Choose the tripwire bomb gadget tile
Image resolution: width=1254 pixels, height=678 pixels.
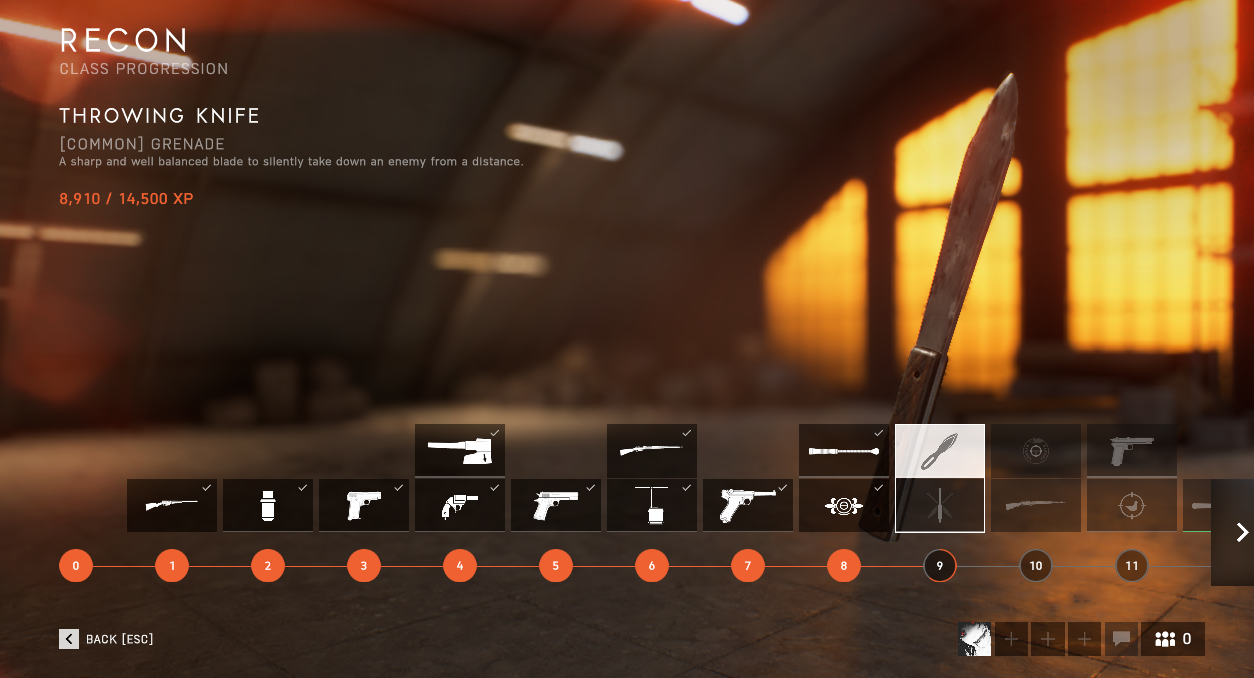click(x=651, y=505)
